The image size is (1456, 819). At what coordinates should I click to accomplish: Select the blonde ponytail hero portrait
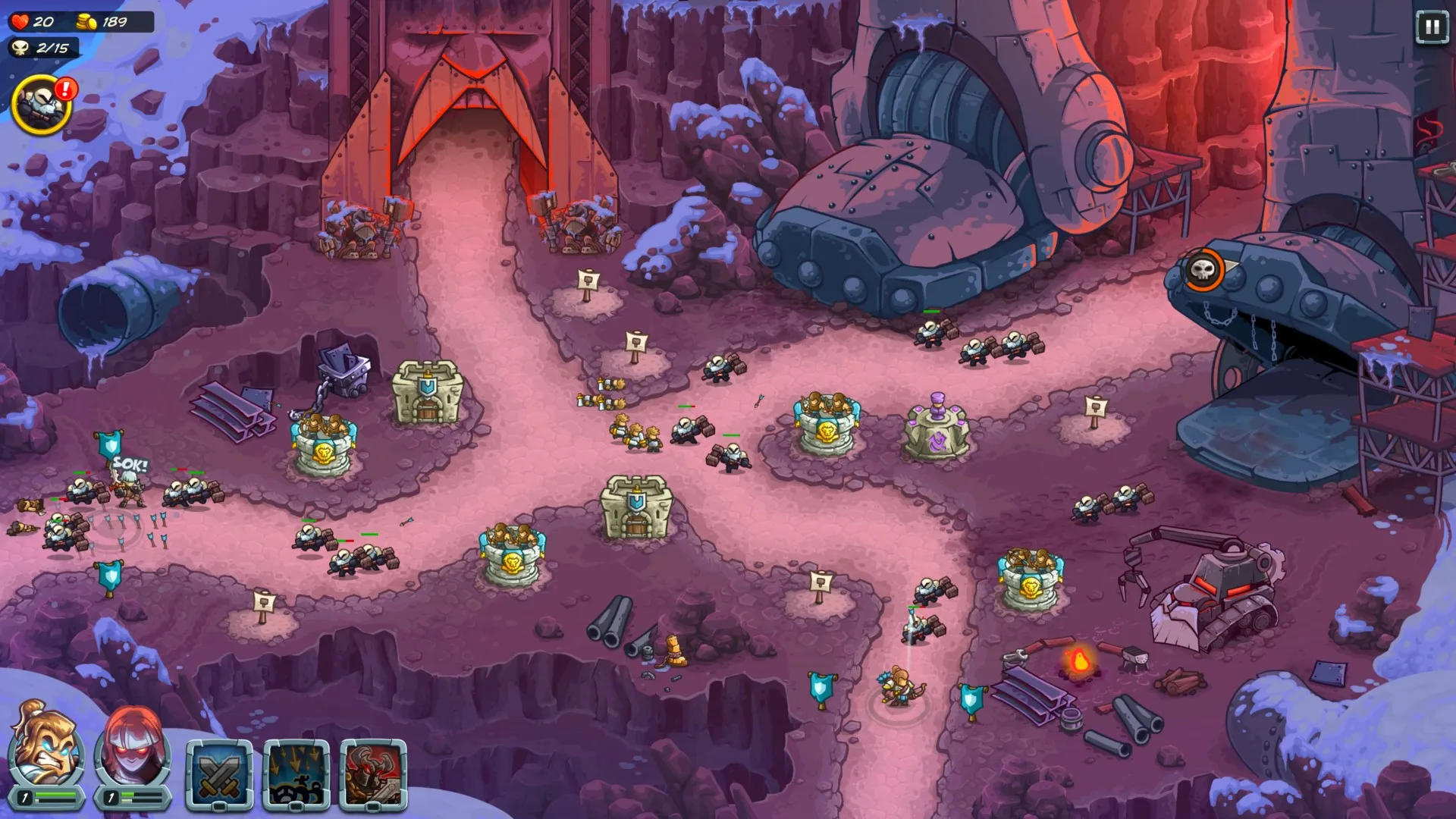pos(45,748)
